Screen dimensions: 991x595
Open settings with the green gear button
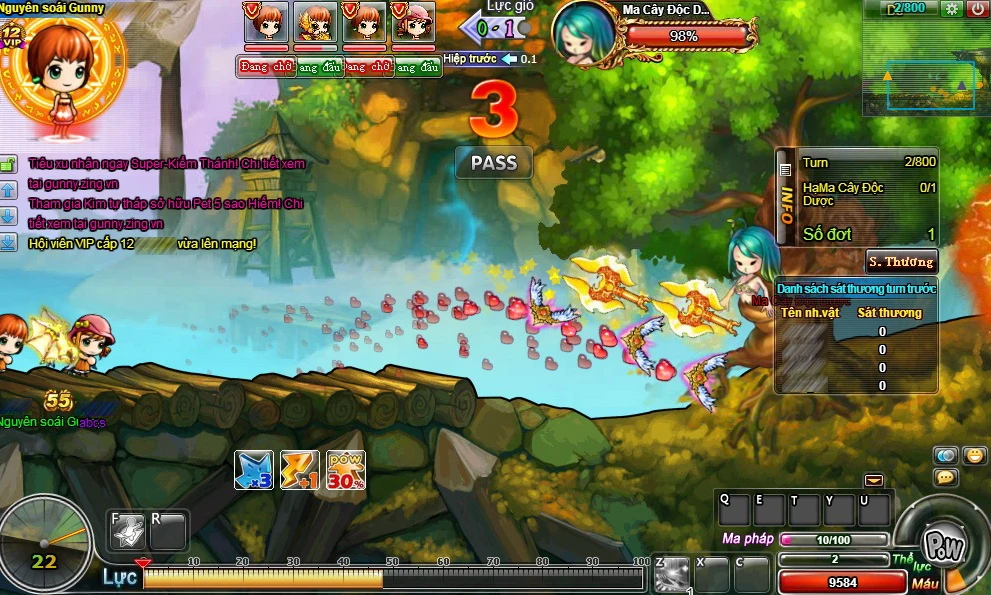pos(951,8)
